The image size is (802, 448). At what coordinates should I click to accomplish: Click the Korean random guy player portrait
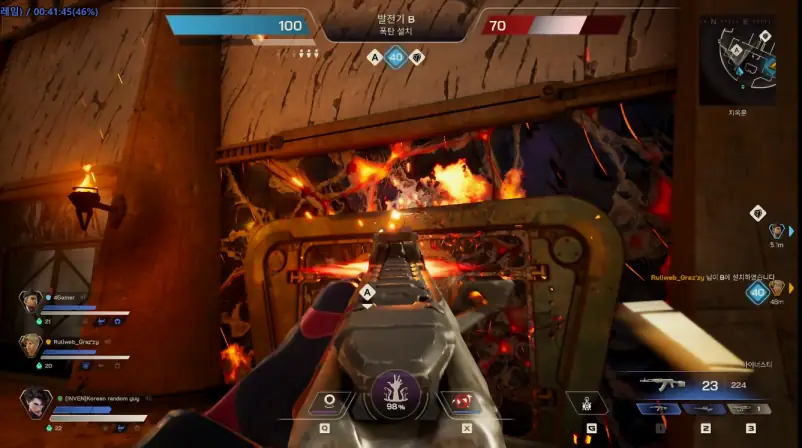[35, 403]
